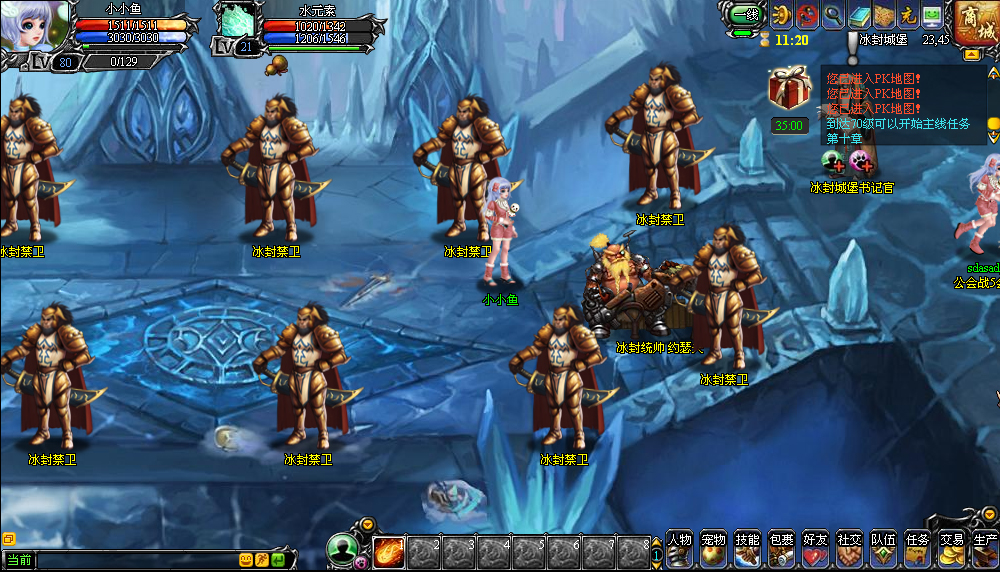Viewport: 1000px width, 572px height.
Task: Activate the fireball skill in hotbar slot 1
Action: coord(388,552)
